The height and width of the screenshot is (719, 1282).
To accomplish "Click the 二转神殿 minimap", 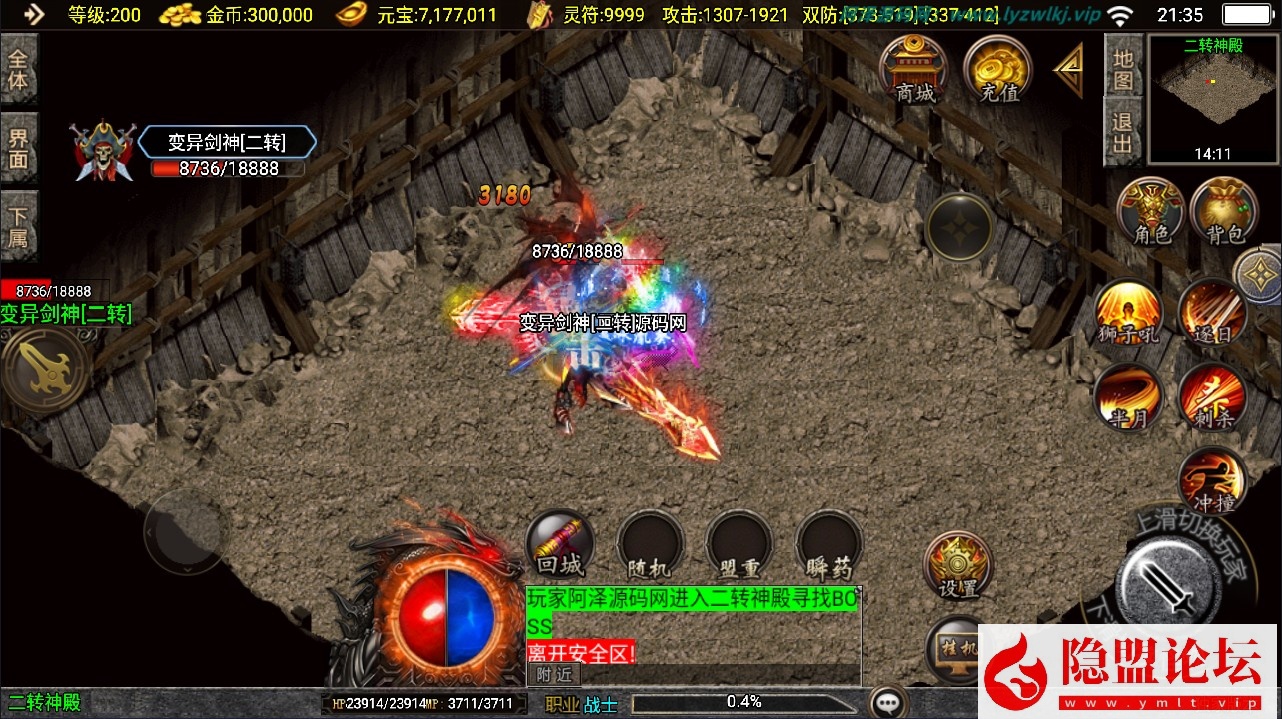I will tap(1212, 98).
